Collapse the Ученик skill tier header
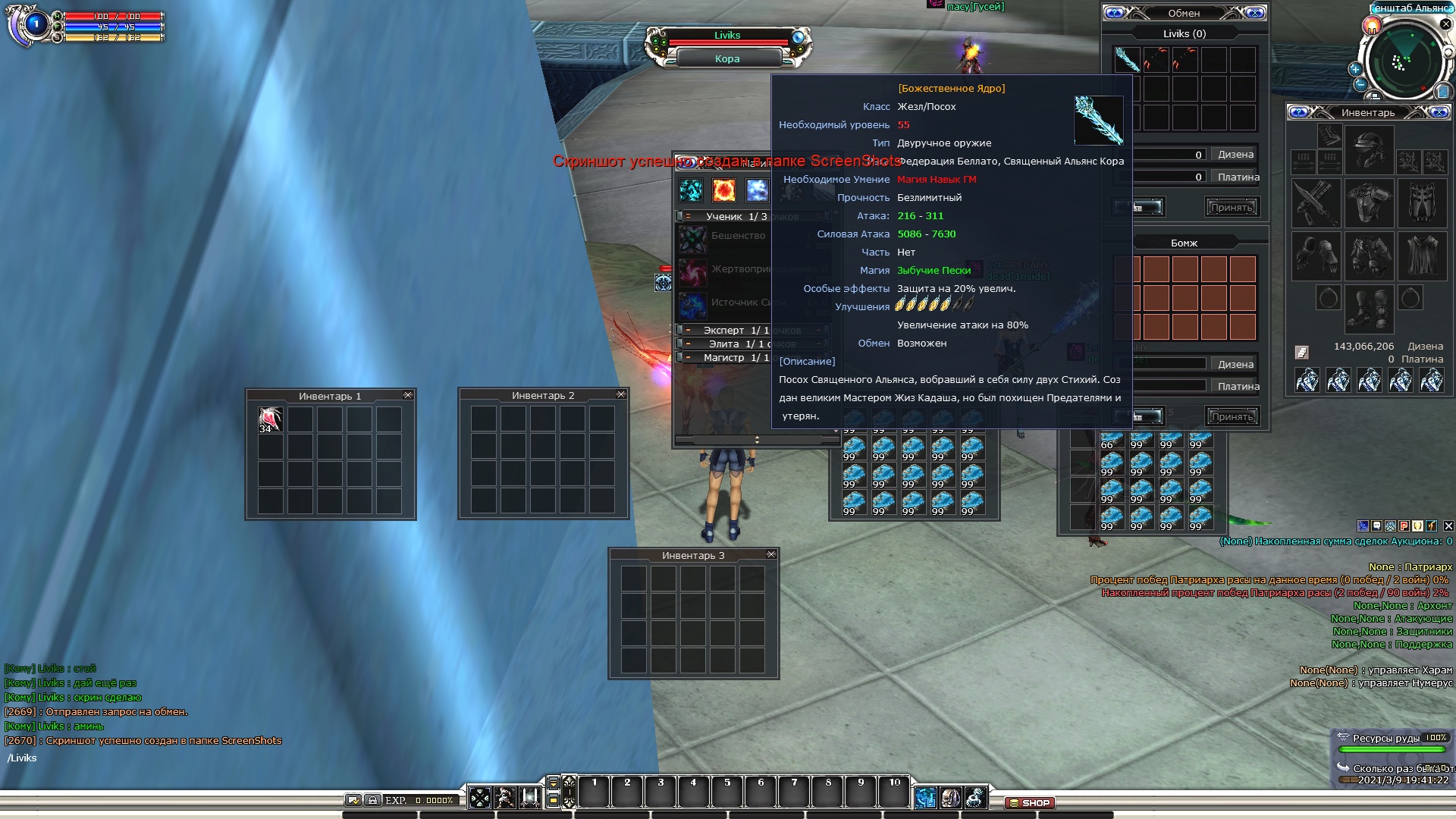1456x819 pixels. coord(687,216)
